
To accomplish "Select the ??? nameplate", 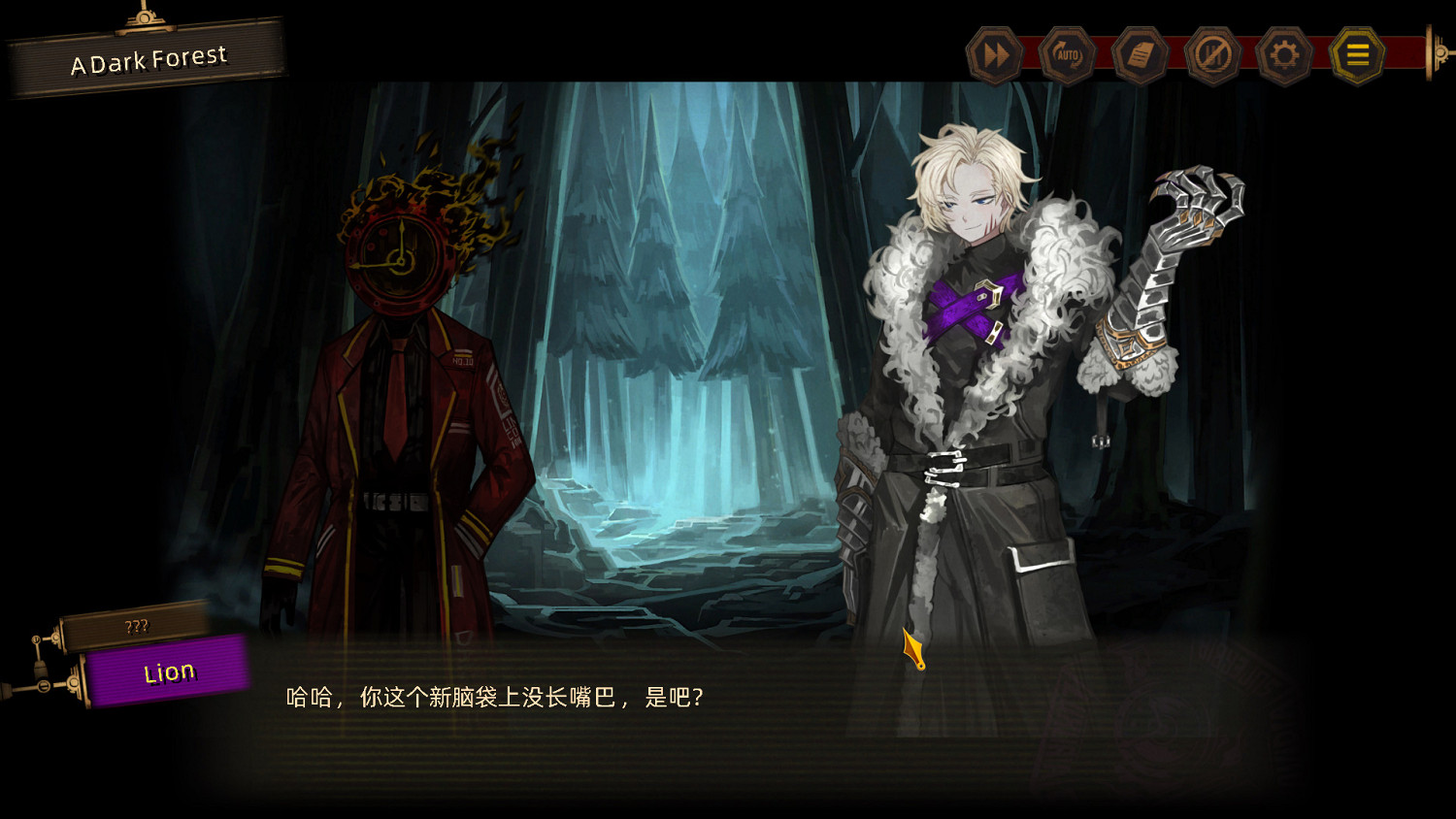I will coord(138,627).
